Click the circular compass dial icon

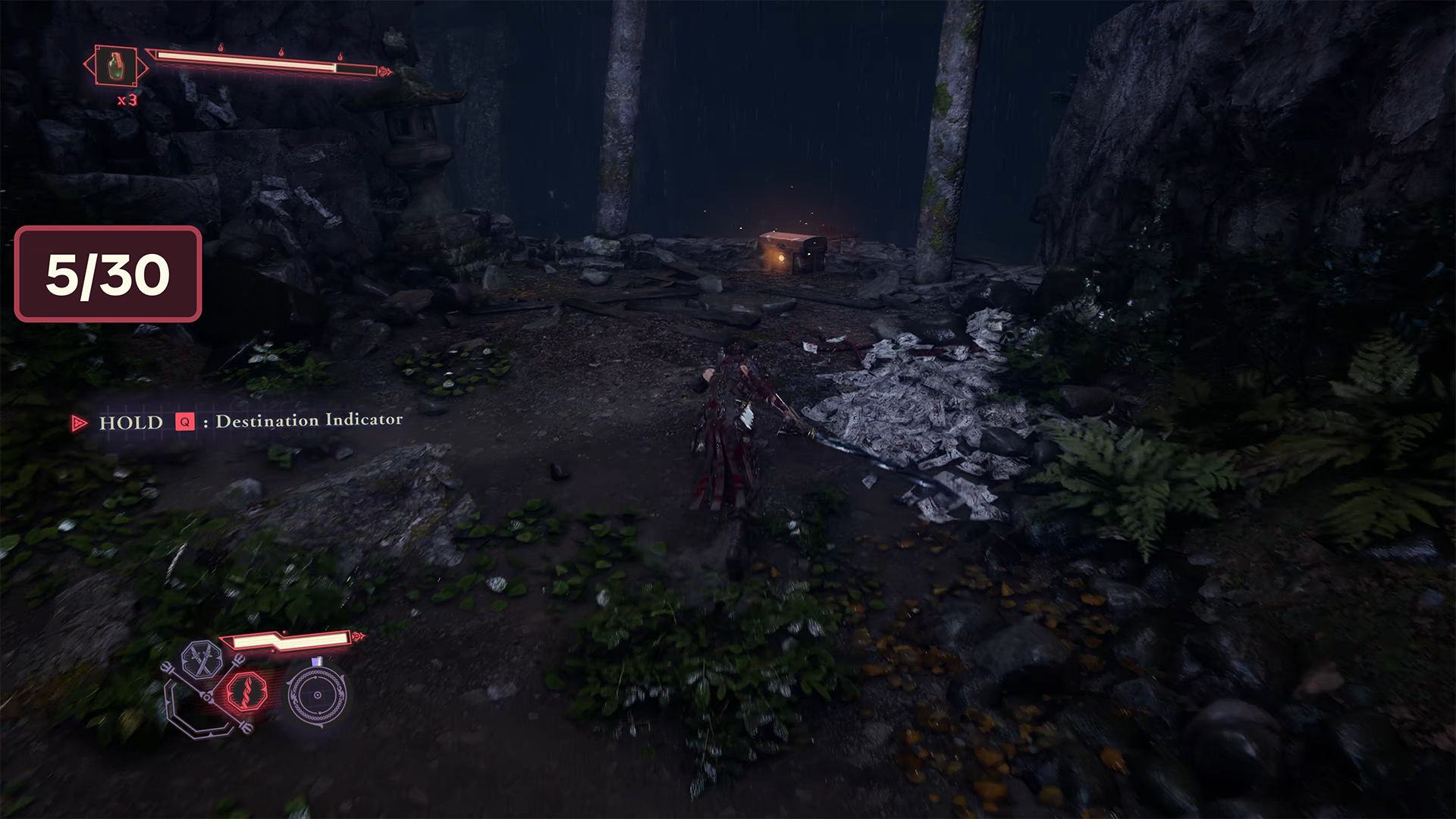click(x=317, y=694)
